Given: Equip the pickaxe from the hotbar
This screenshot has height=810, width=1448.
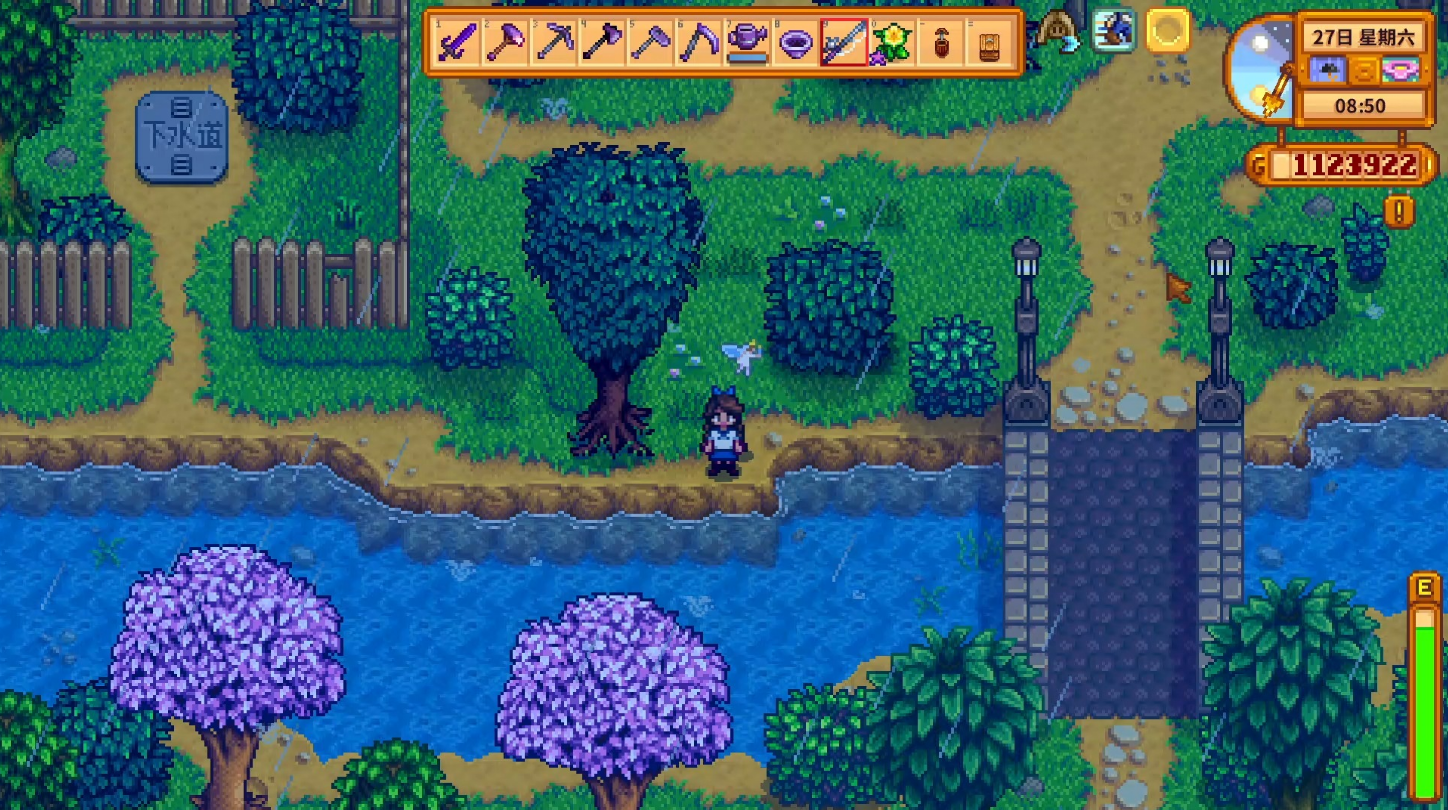Looking at the screenshot, I should click(554, 43).
